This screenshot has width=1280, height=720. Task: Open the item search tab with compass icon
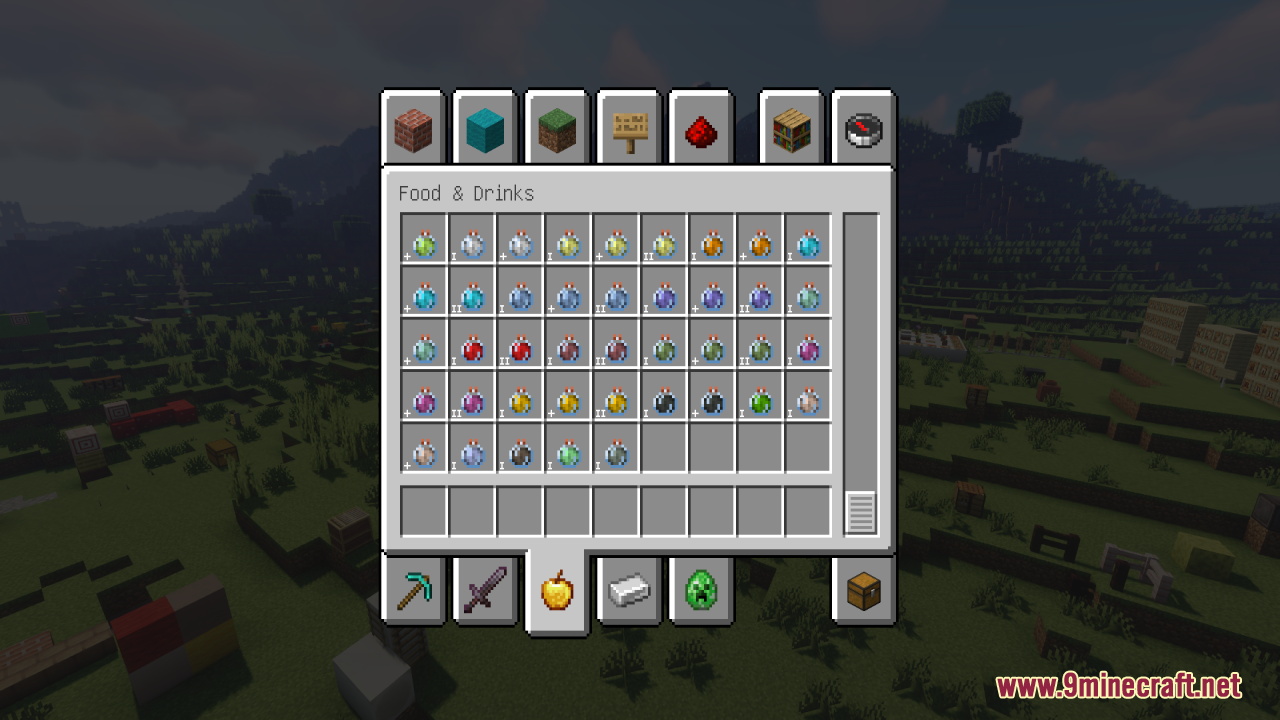point(862,128)
